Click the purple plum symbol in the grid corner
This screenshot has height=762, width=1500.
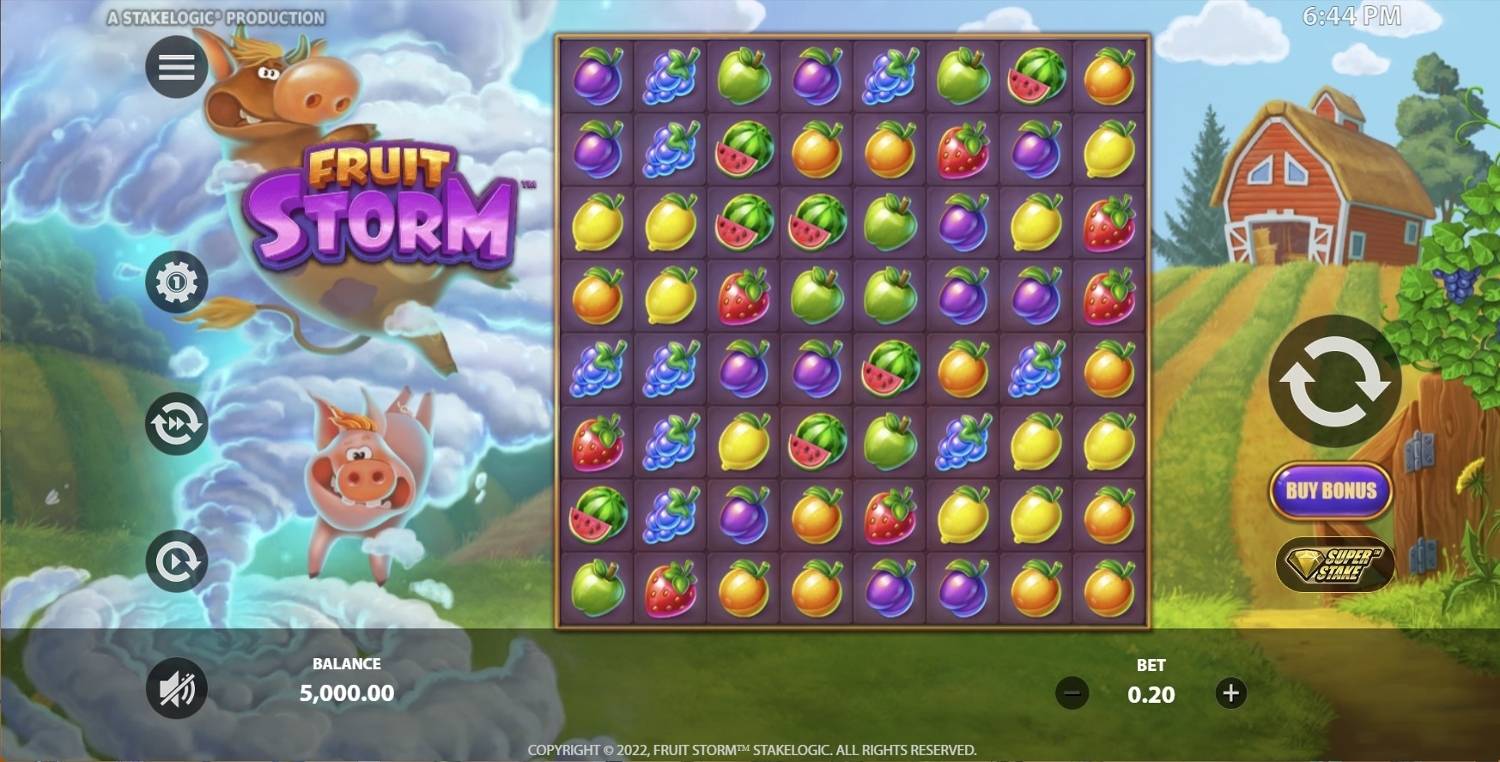(596, 78)
